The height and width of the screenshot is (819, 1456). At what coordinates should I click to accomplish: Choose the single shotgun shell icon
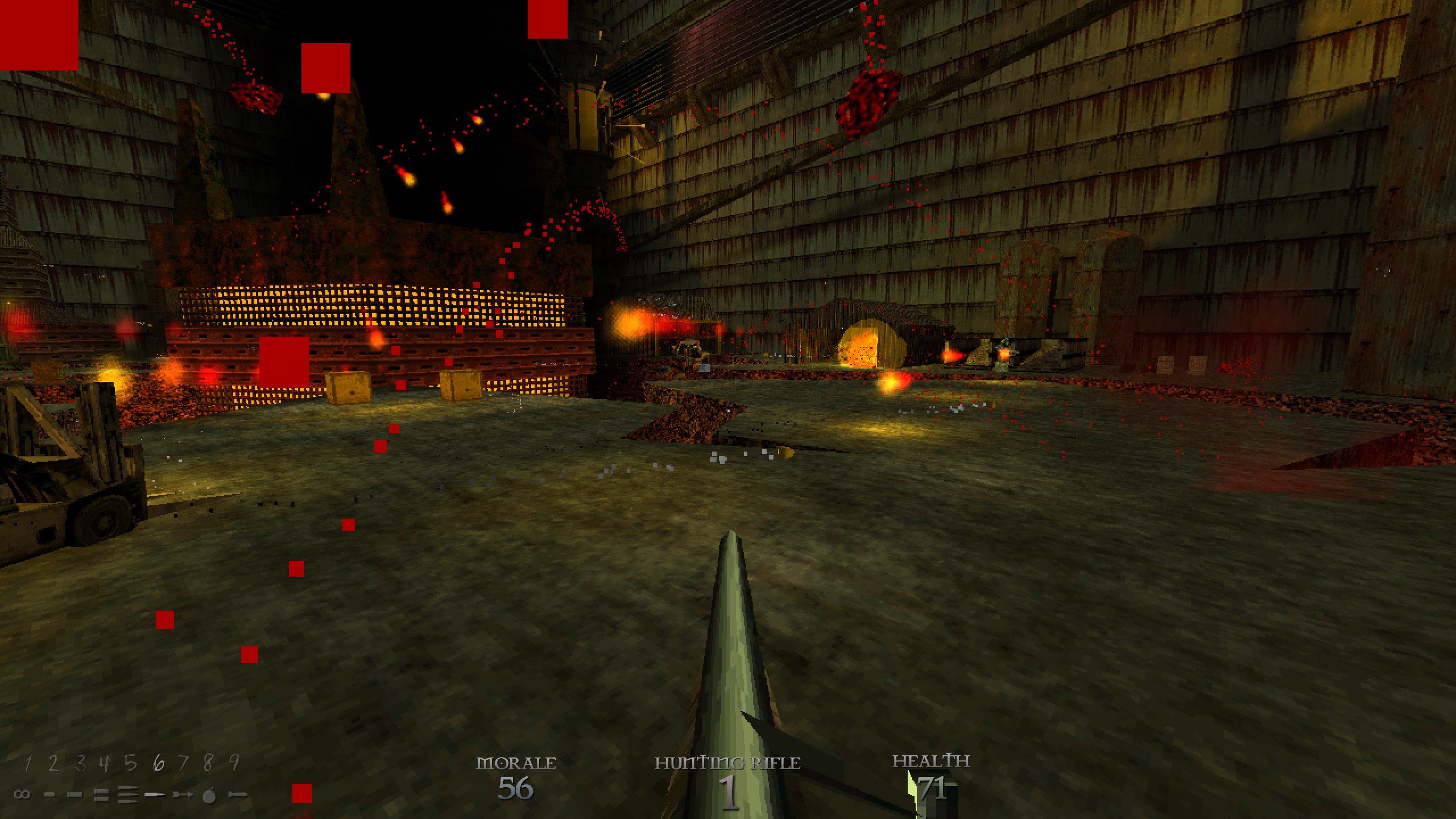pos(75,795)
